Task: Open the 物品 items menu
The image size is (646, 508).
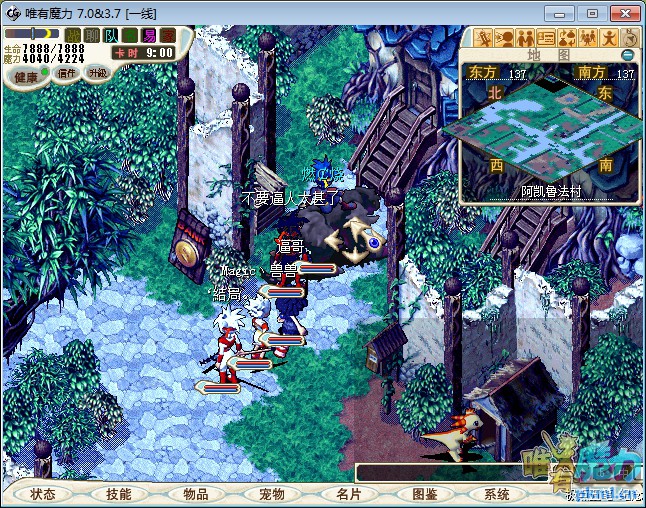Action: click(x=196, y=494)
